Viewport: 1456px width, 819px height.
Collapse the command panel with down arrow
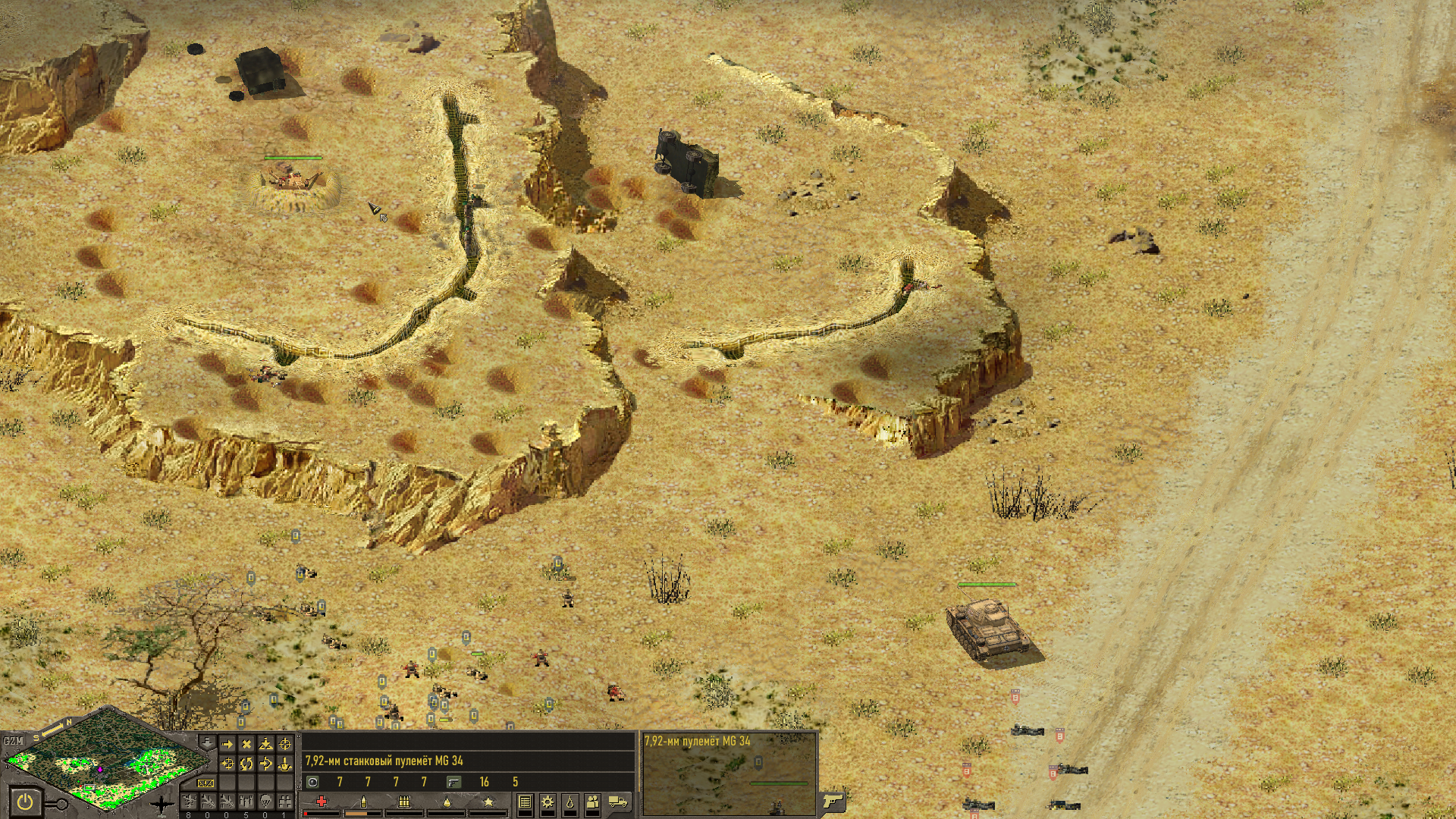pyautogui.click(x=206, y=742)
